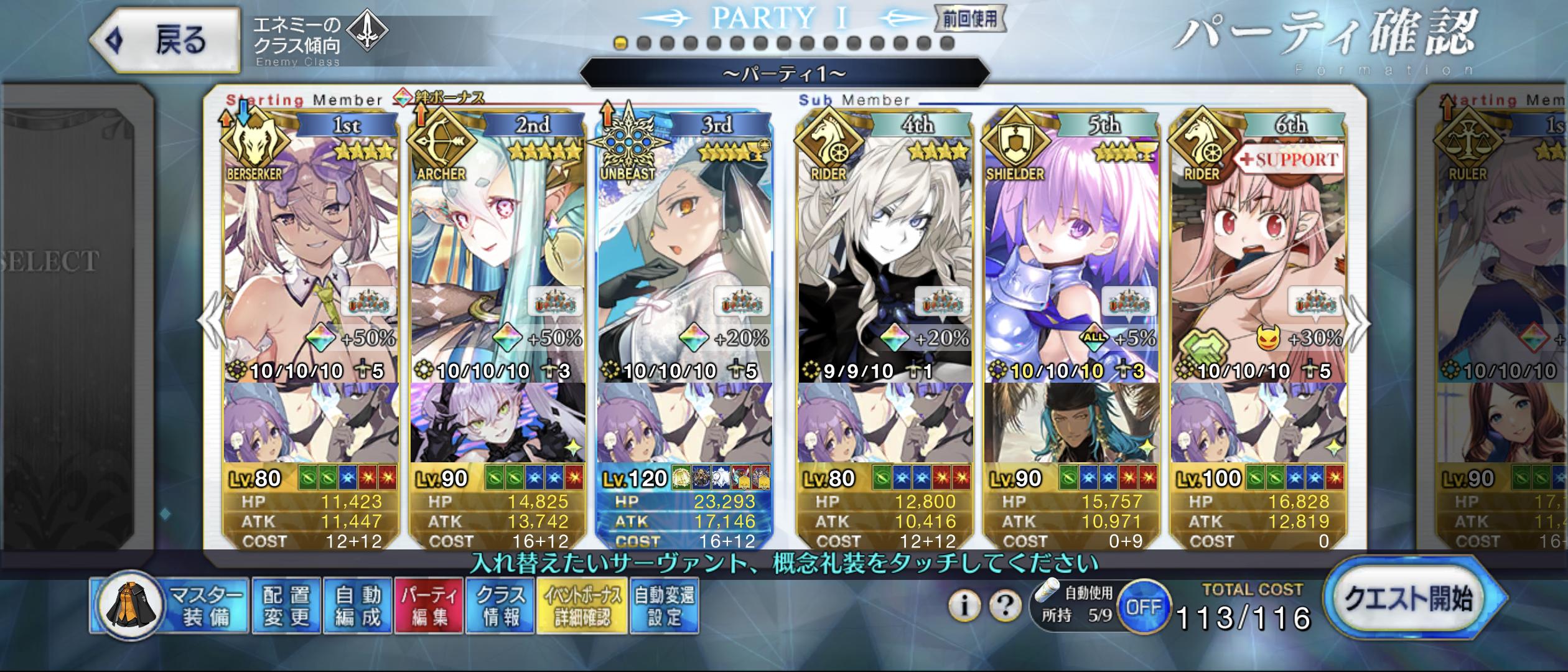Switch to next party with right arrow
Screen dimensions: 1568x672
(x=1358, y=324)
